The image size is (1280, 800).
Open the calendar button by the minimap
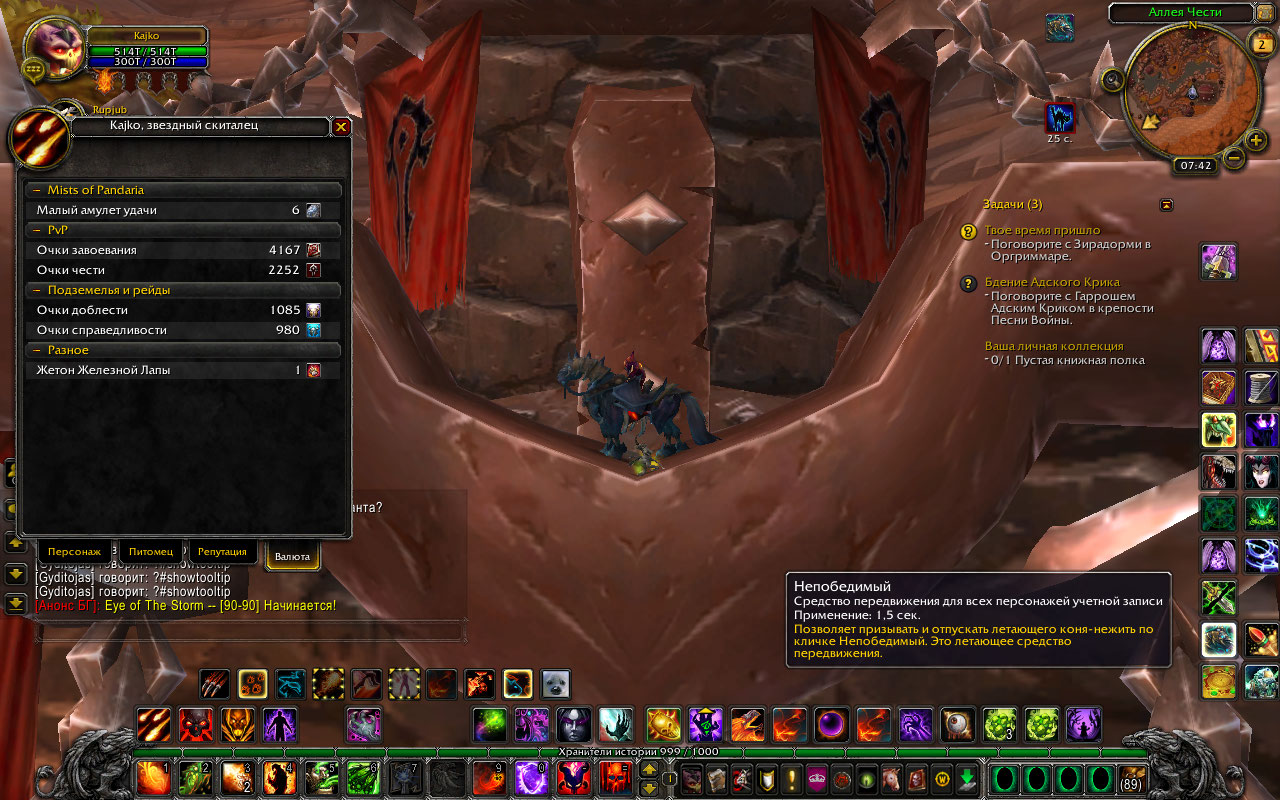[x=1260, y=42]
